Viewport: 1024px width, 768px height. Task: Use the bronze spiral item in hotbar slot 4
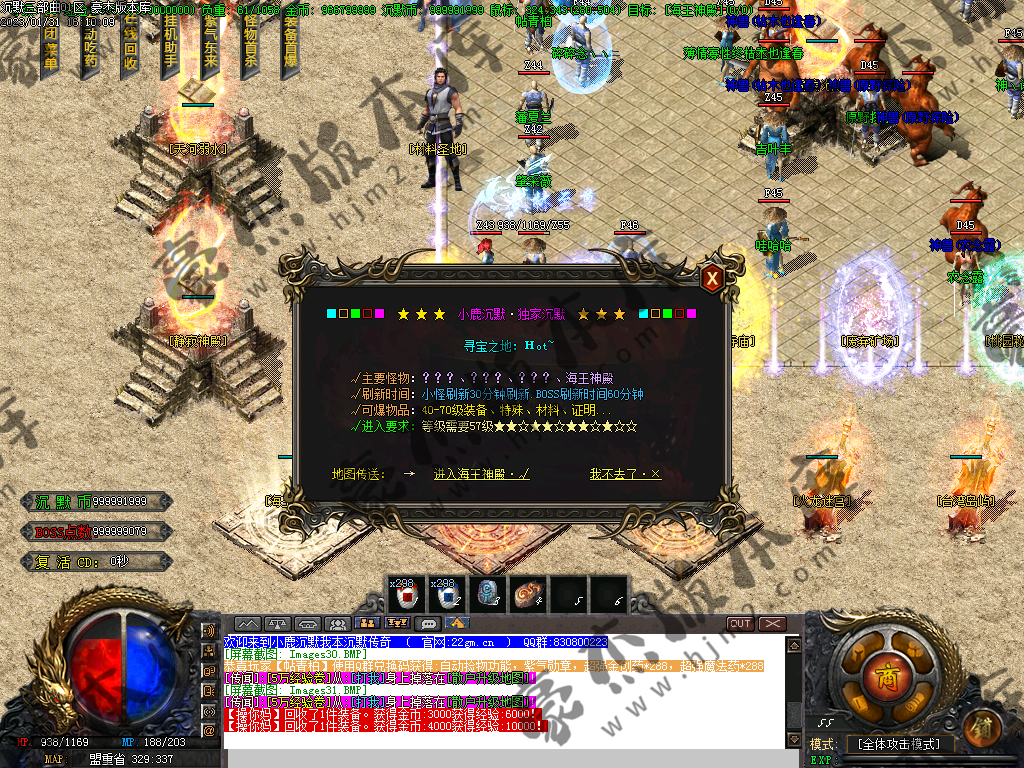527,595
